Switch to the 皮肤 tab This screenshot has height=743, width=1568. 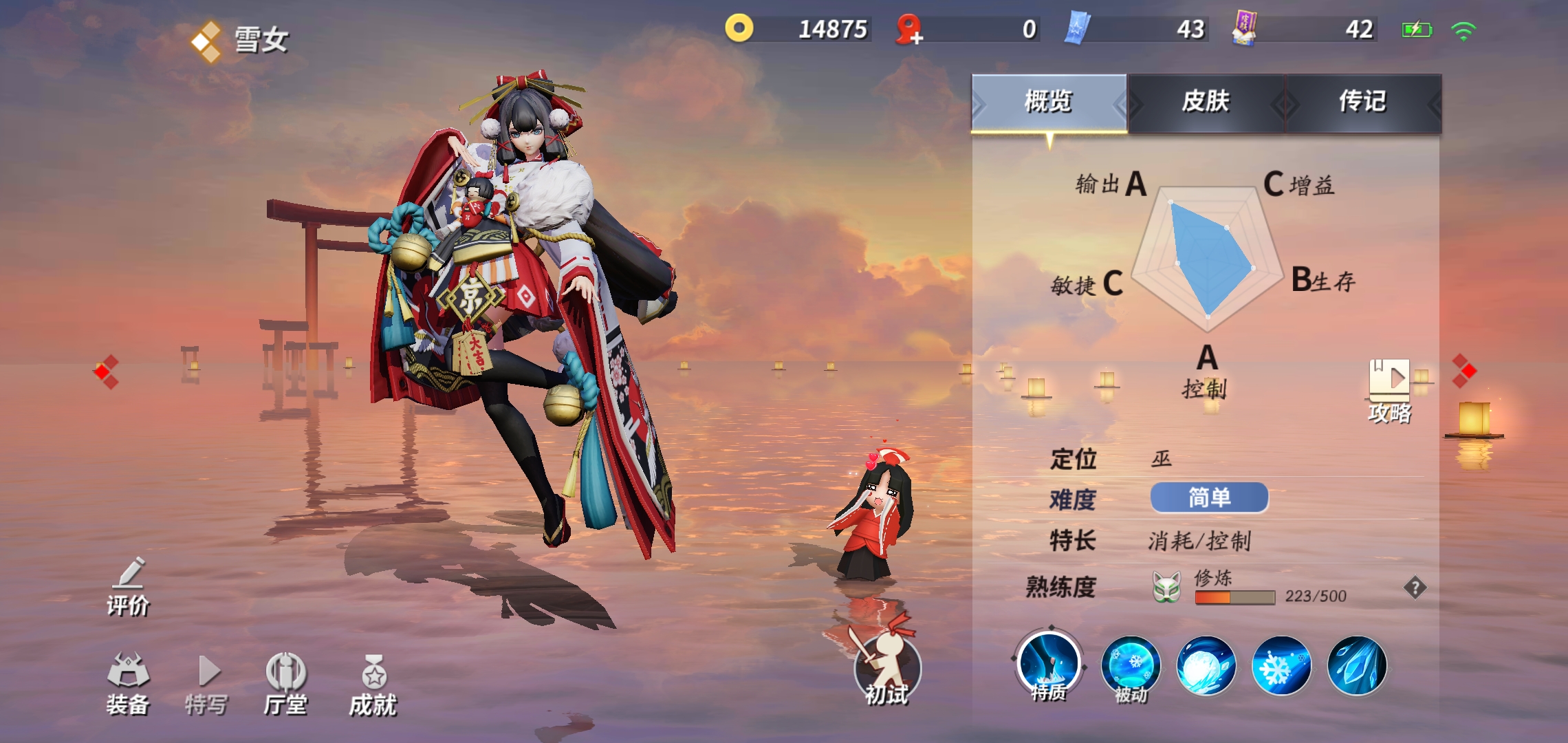point(1206,103)
